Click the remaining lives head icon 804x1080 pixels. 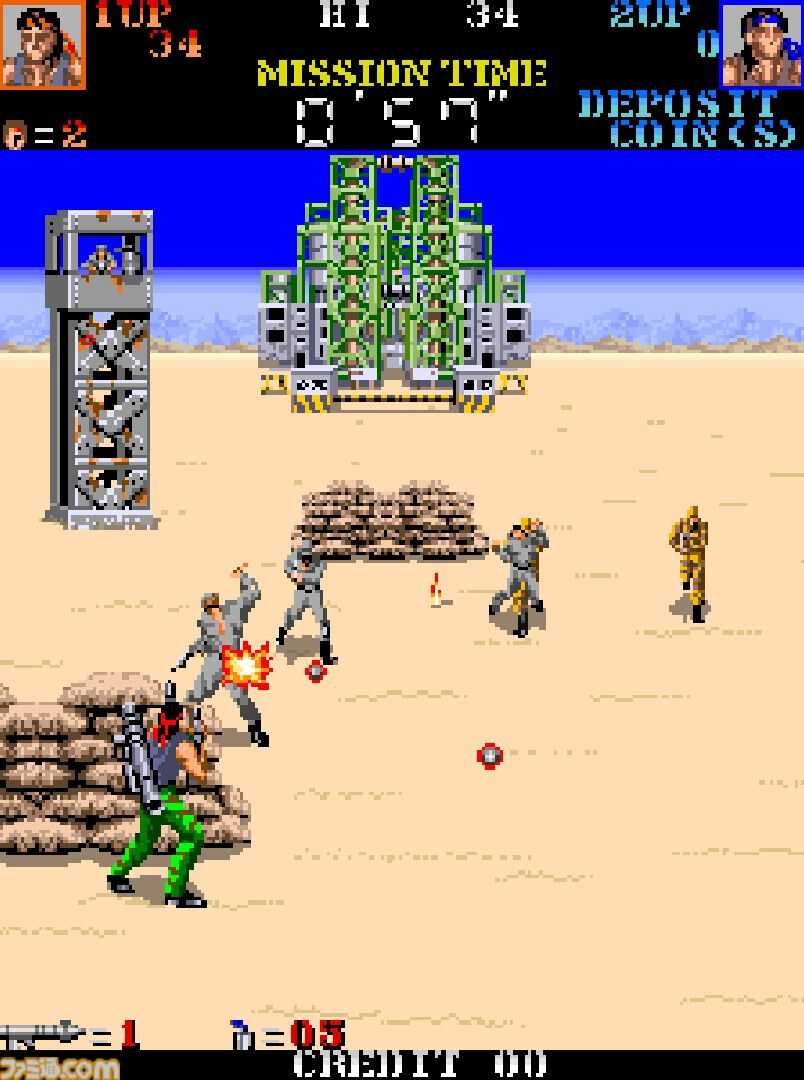(x=15, y=135)
